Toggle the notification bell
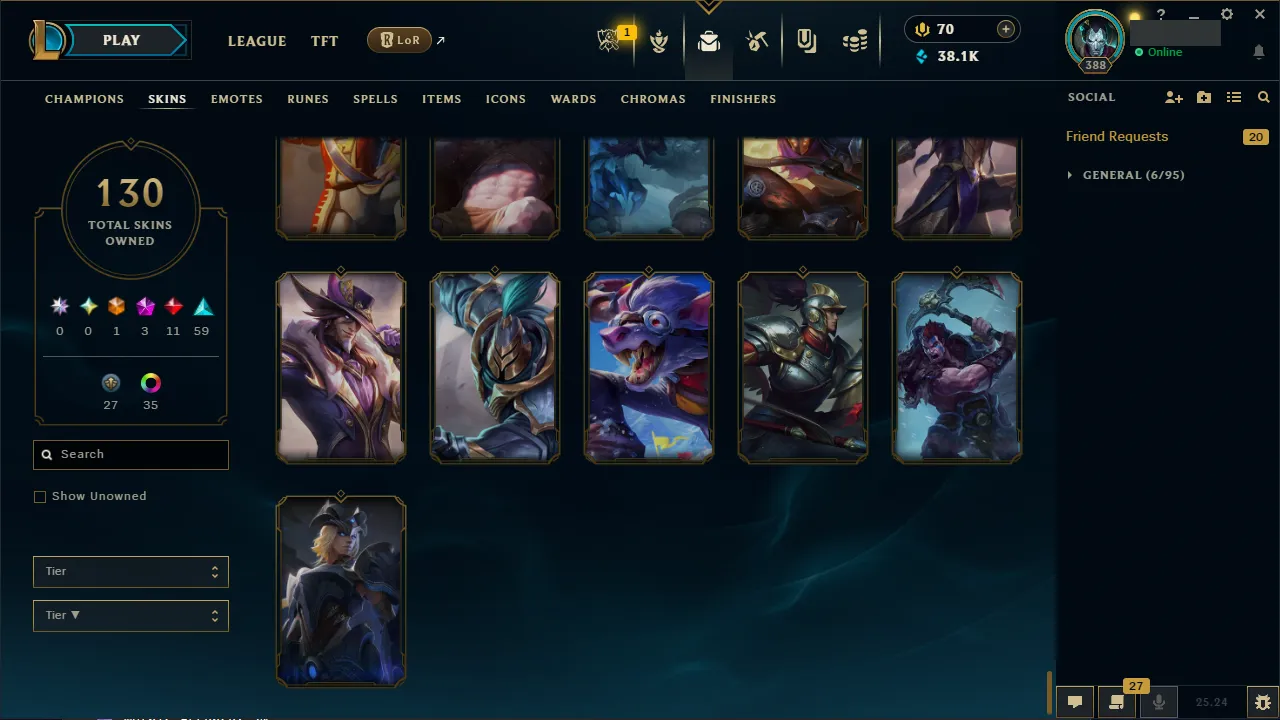 [x=1258, y=51]
